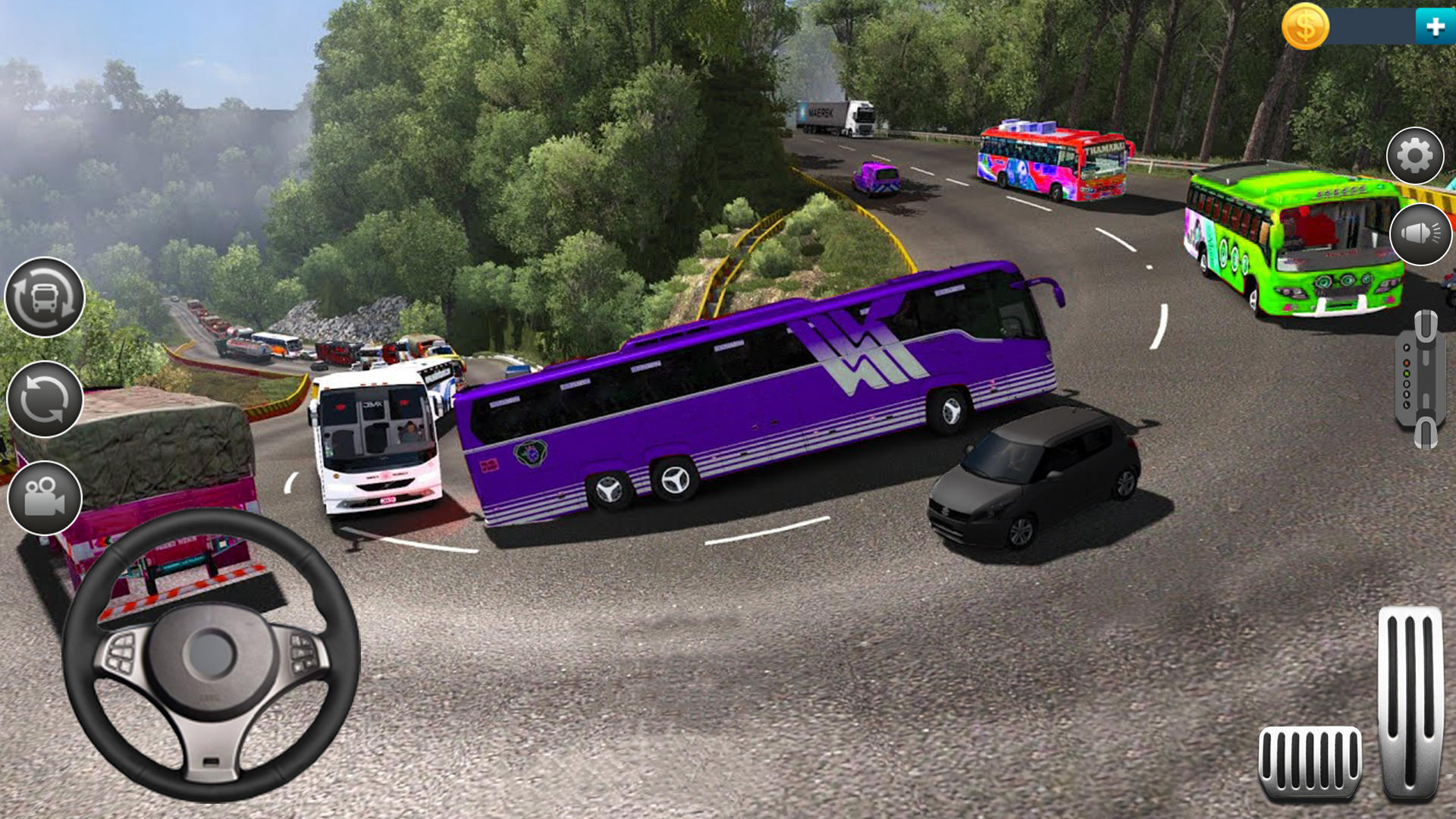Select the gear shifter lever handle

[1426, 326]
